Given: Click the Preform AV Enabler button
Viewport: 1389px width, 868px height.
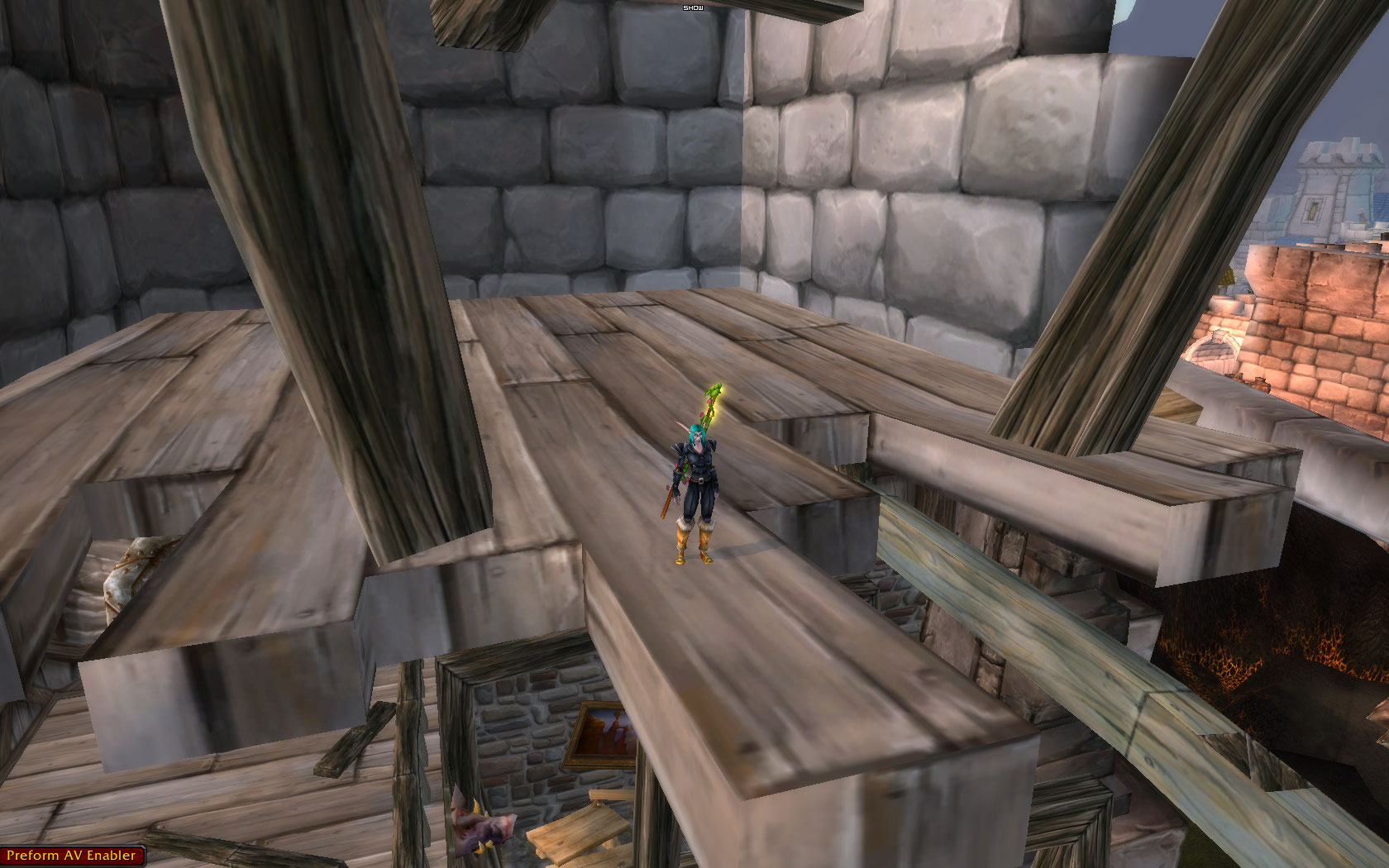Looking at the screenshot, I should tap(71, 856).
